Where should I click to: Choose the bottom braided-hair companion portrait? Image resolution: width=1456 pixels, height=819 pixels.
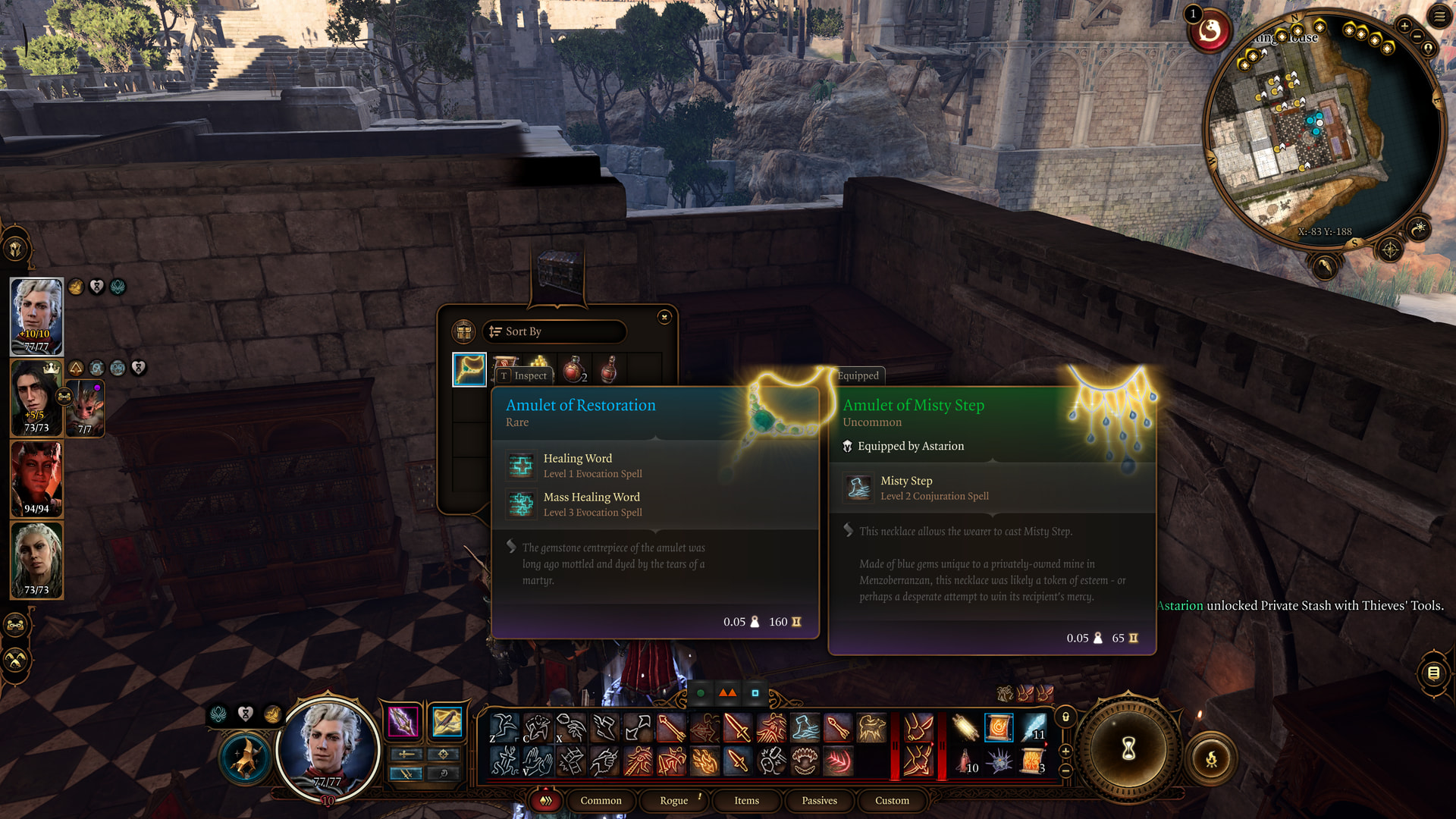[x=36, y=560]
